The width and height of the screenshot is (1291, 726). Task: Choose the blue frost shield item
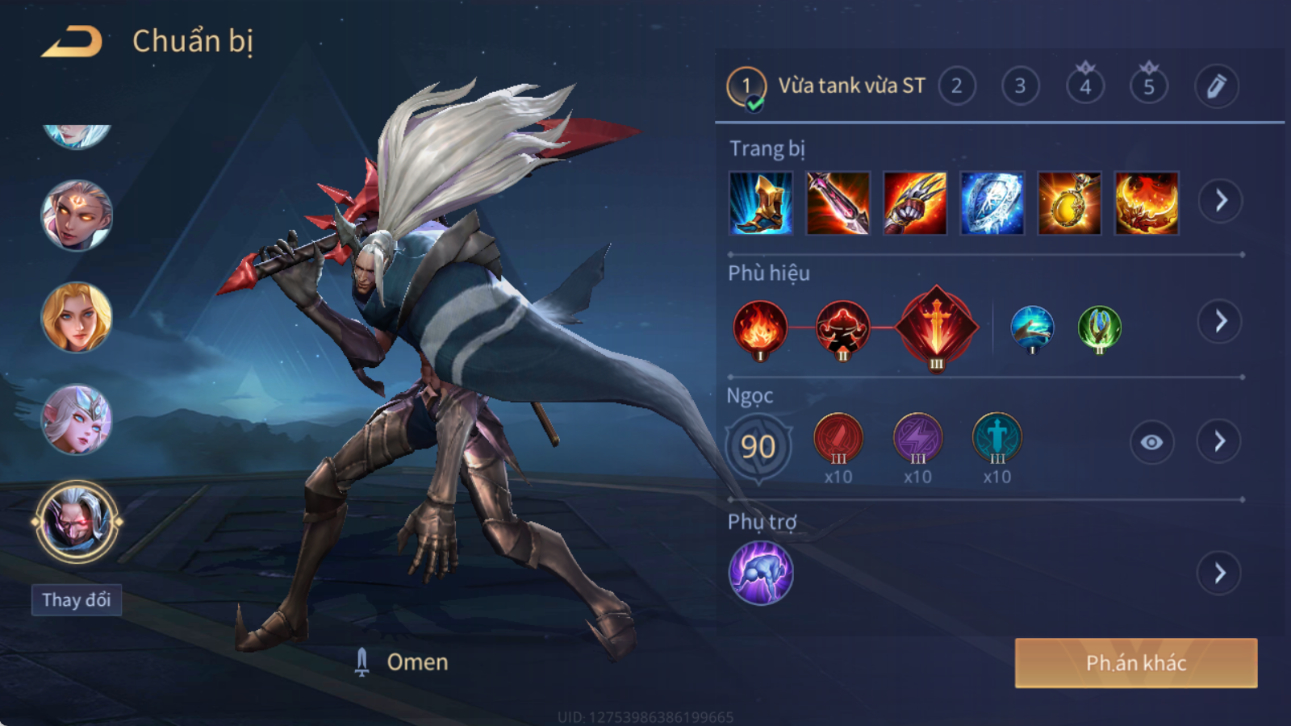[992, 203]
